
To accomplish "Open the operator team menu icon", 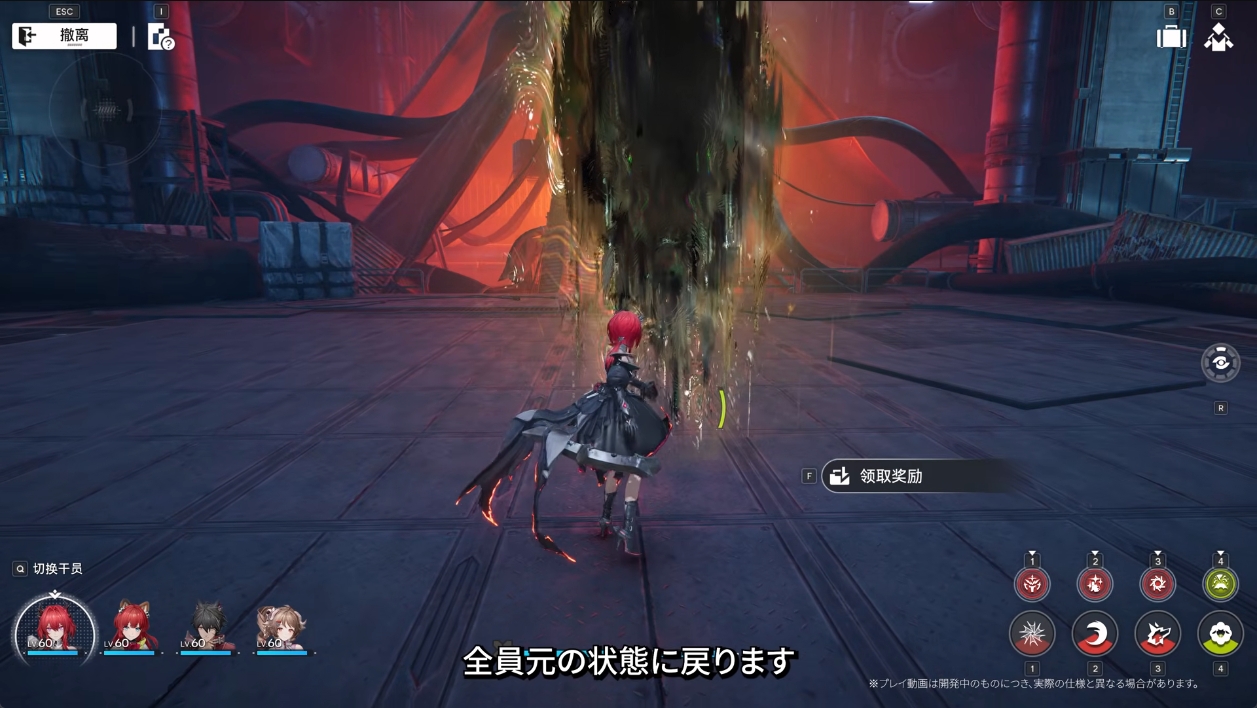I will coord(1218,37).
